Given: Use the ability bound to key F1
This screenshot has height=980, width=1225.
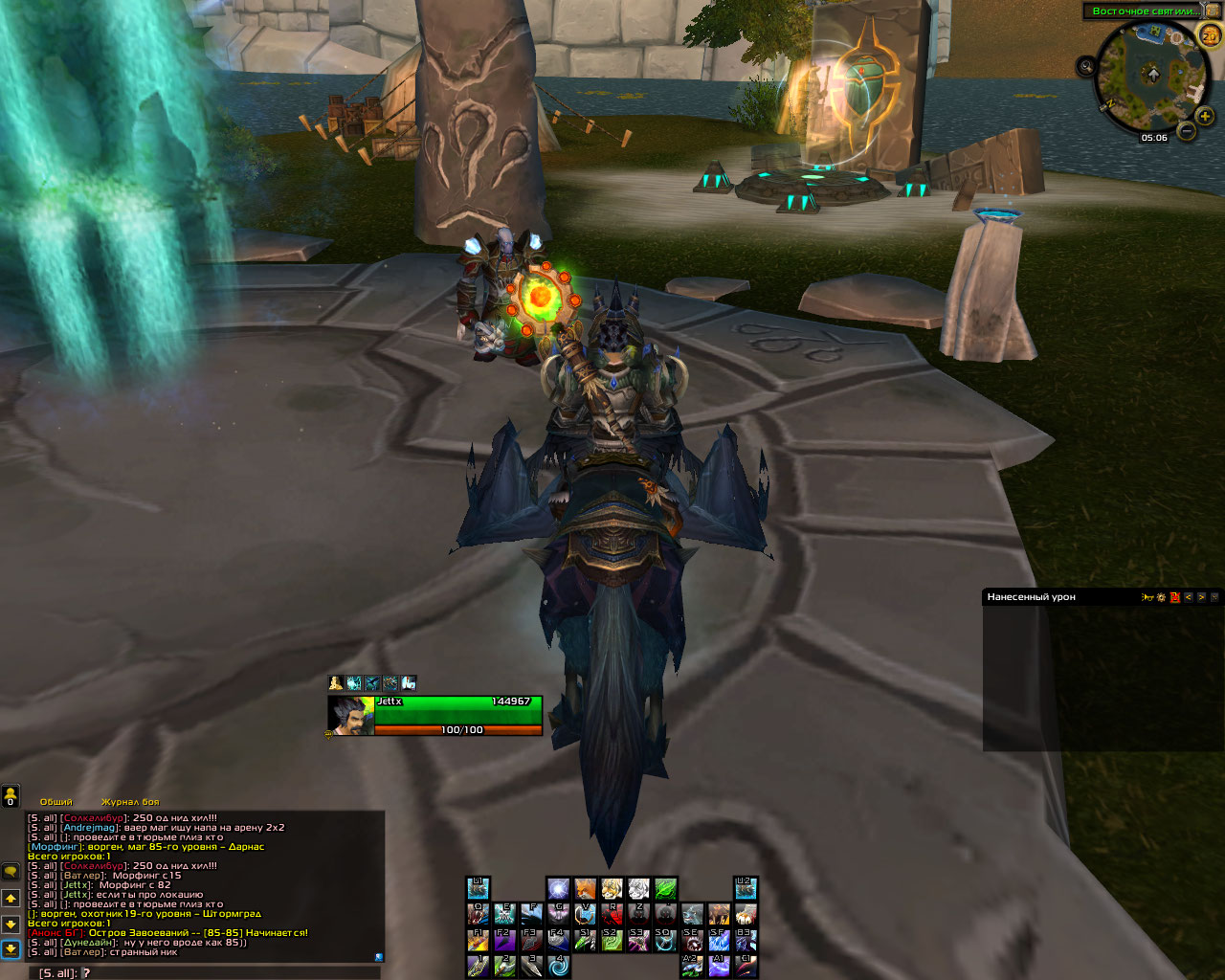Looking at the screenshot, I should [x=478, y=940].
